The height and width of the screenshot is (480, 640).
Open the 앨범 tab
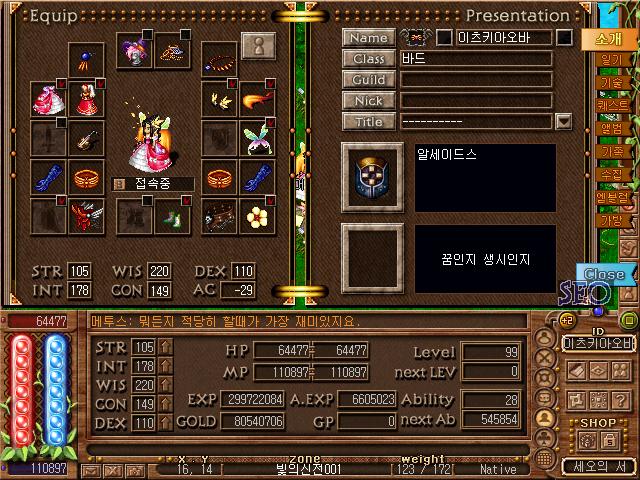point(610,128)
